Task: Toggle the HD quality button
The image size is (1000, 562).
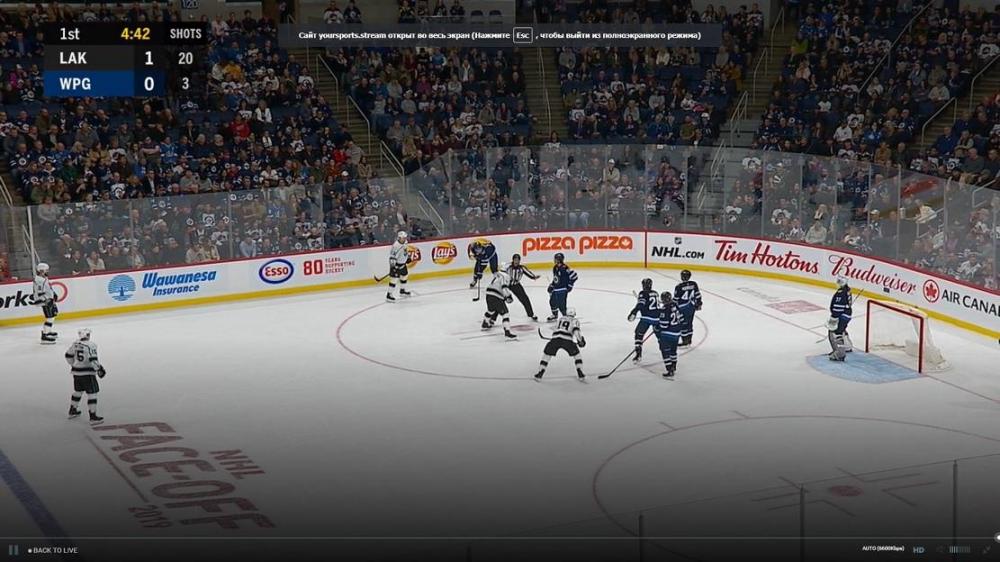Action: pos(918,549)
